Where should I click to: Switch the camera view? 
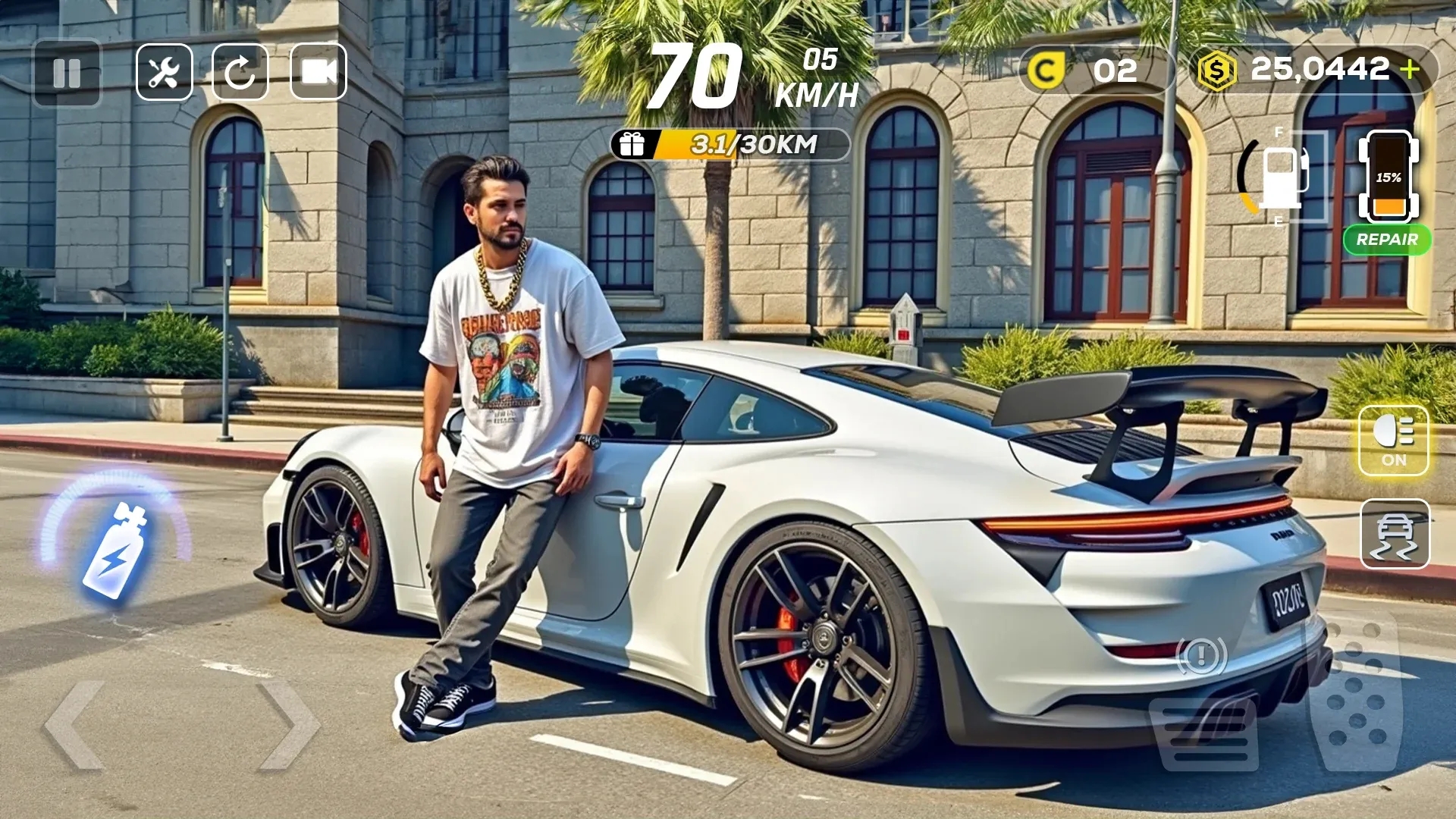coord(318,73)
